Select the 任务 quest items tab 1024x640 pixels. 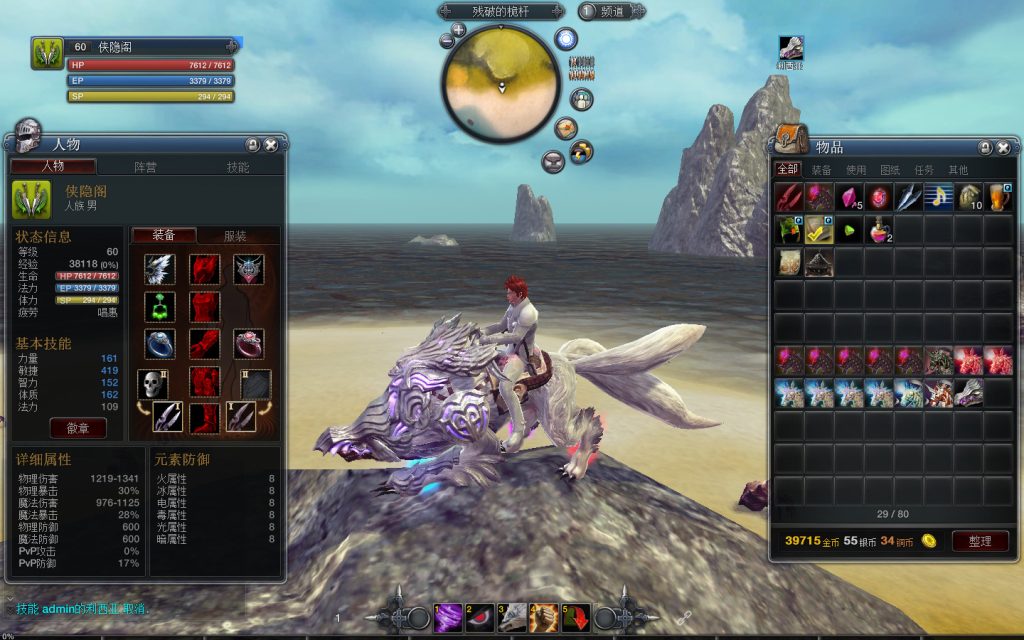[x=924, y=170]
